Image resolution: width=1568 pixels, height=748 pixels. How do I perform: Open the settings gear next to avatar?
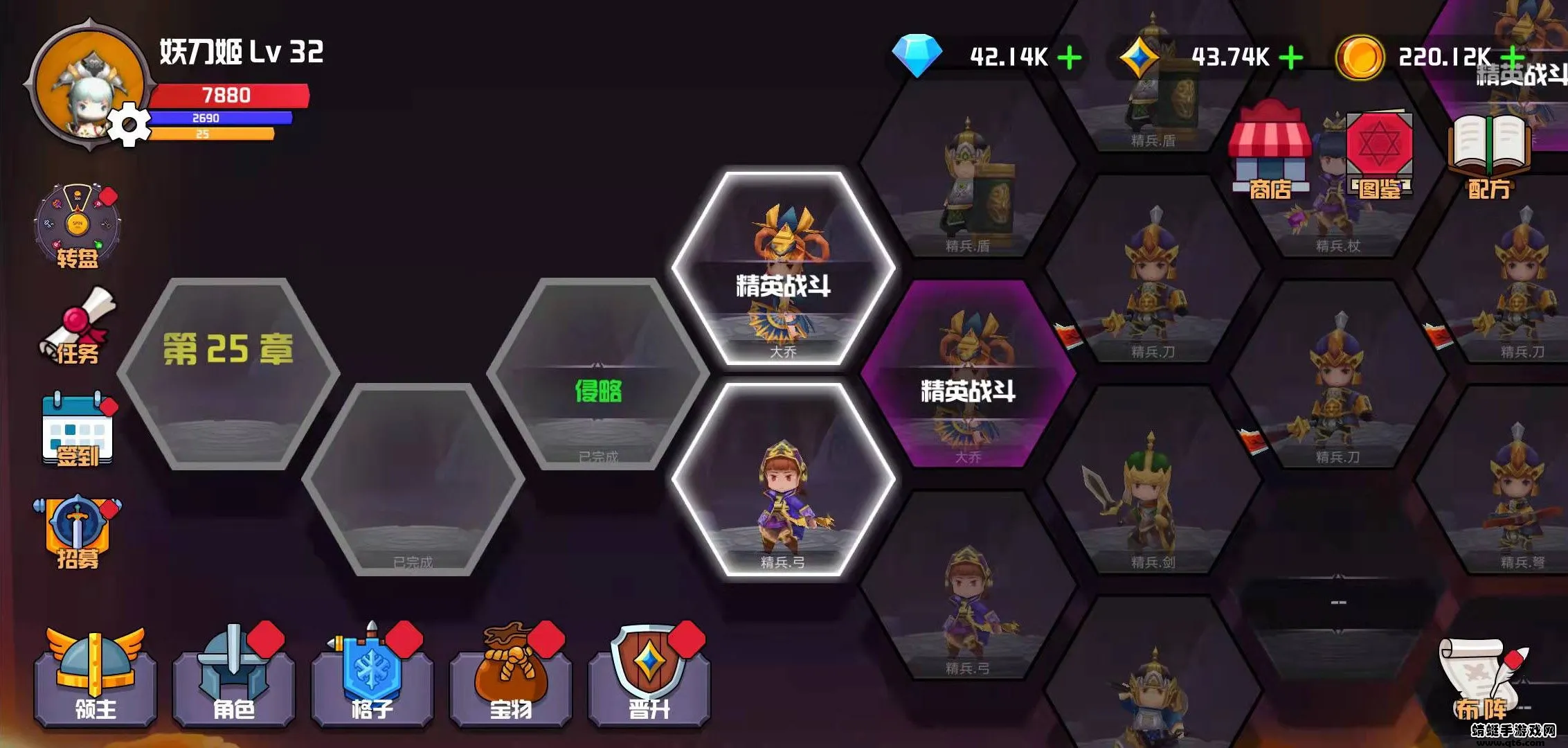coord(129,123)
